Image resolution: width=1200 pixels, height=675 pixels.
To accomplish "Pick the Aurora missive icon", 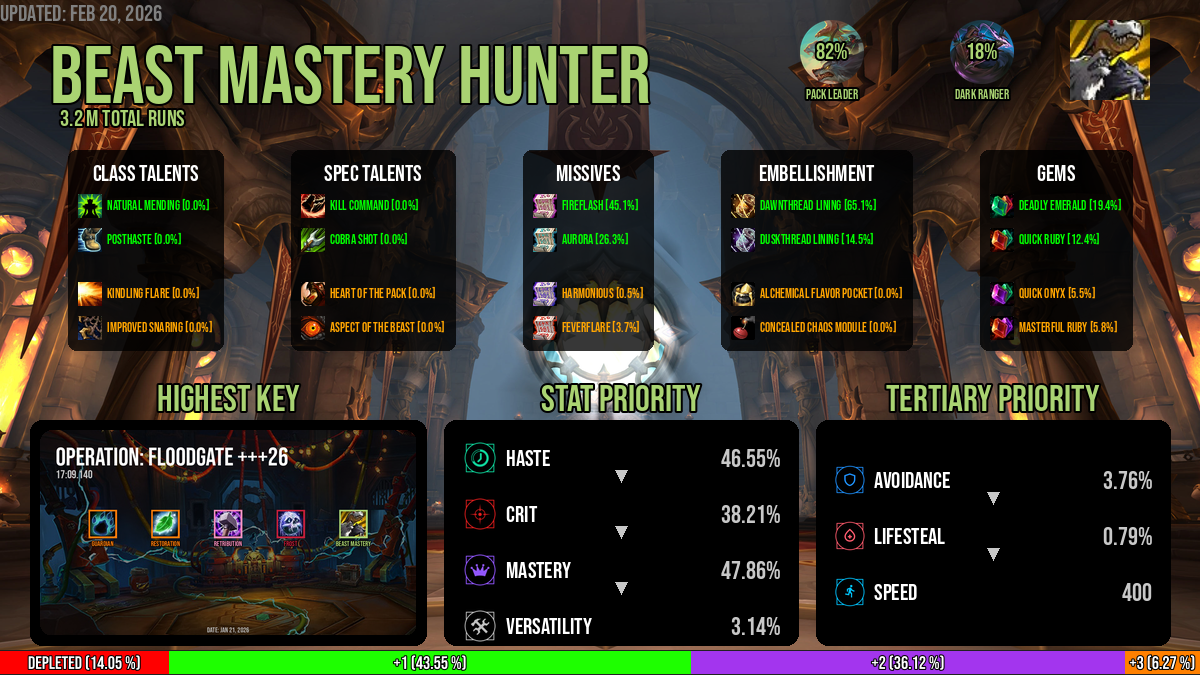I will pos(545,240).
